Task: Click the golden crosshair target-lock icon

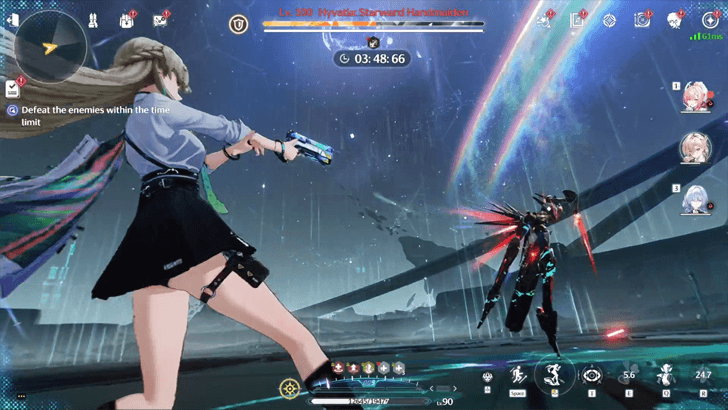Action: click(290, 386)
